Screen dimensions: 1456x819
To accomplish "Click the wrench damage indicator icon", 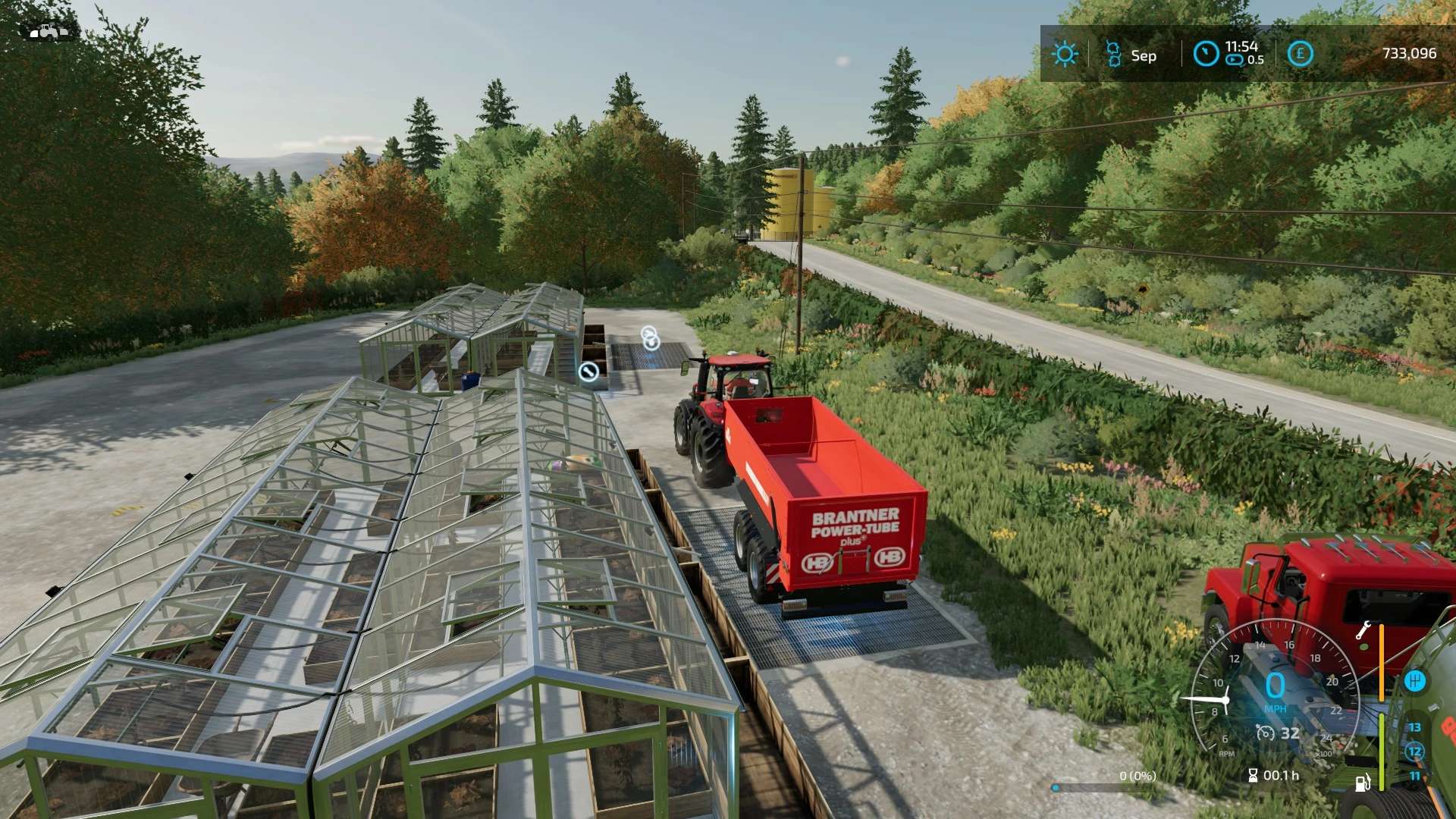I will click(x=1362, y=631).
